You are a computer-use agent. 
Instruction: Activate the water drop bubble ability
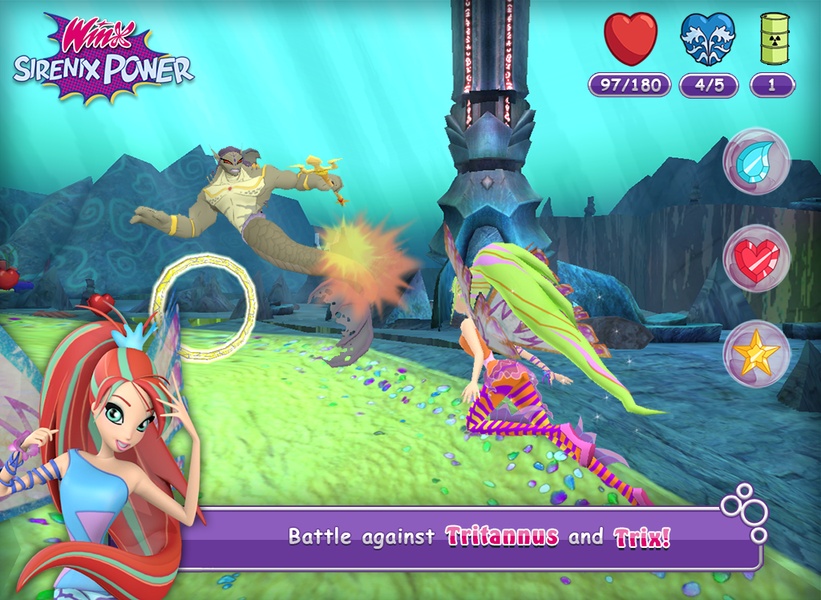coord(756,162)
